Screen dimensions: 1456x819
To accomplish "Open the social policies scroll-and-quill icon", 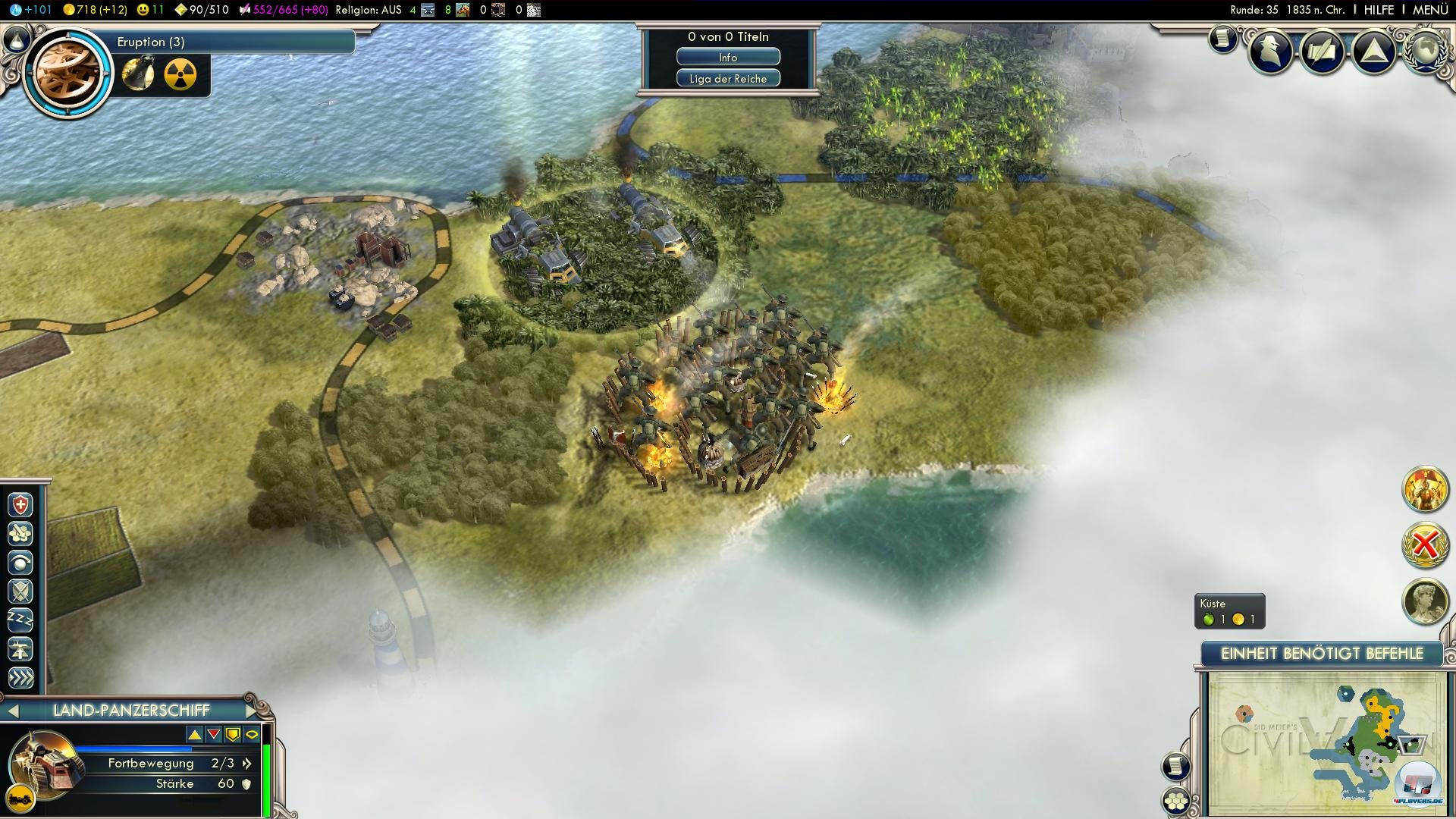I will [x=1323, y=52].
